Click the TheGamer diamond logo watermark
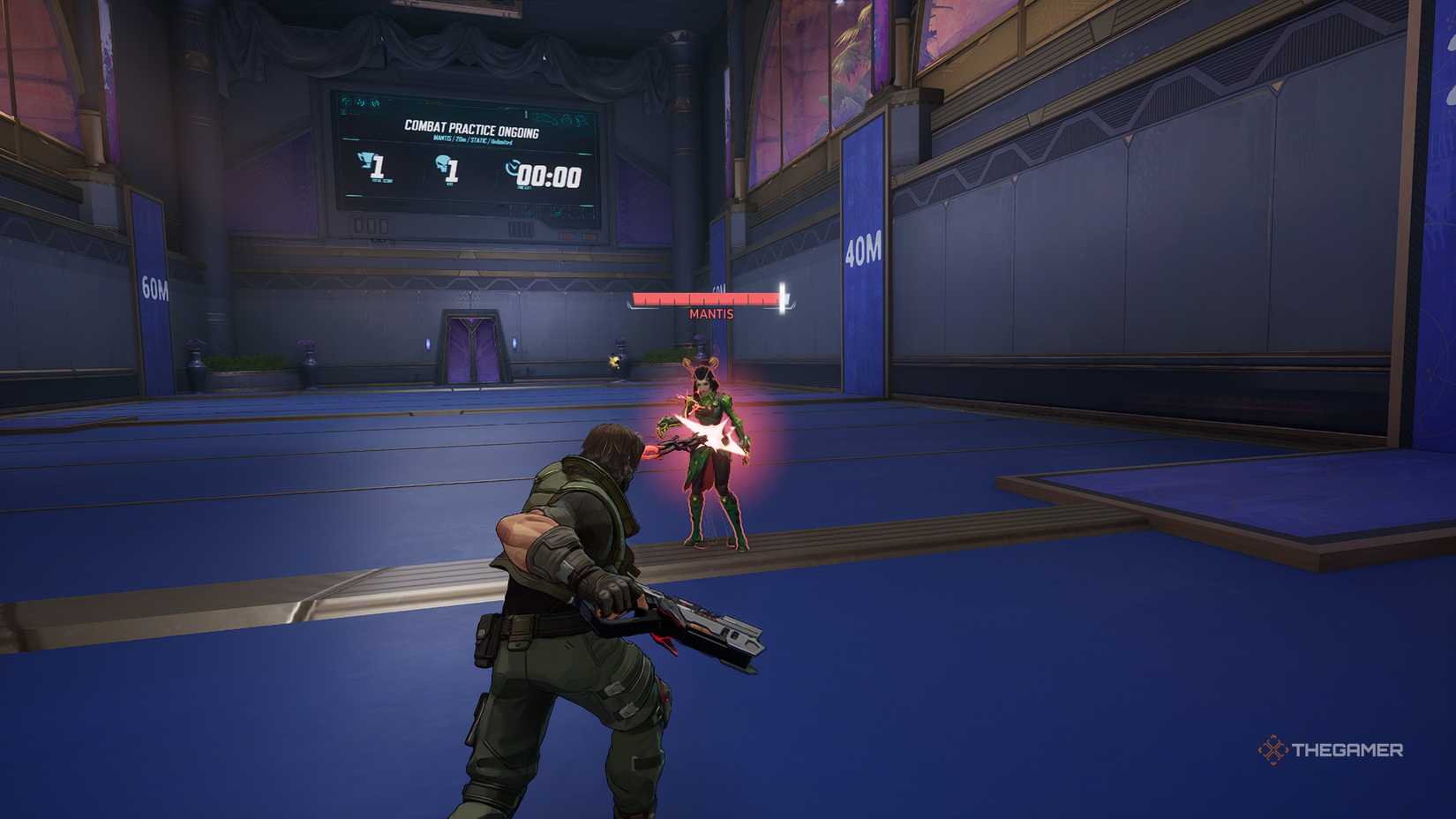 [1274, 749]
